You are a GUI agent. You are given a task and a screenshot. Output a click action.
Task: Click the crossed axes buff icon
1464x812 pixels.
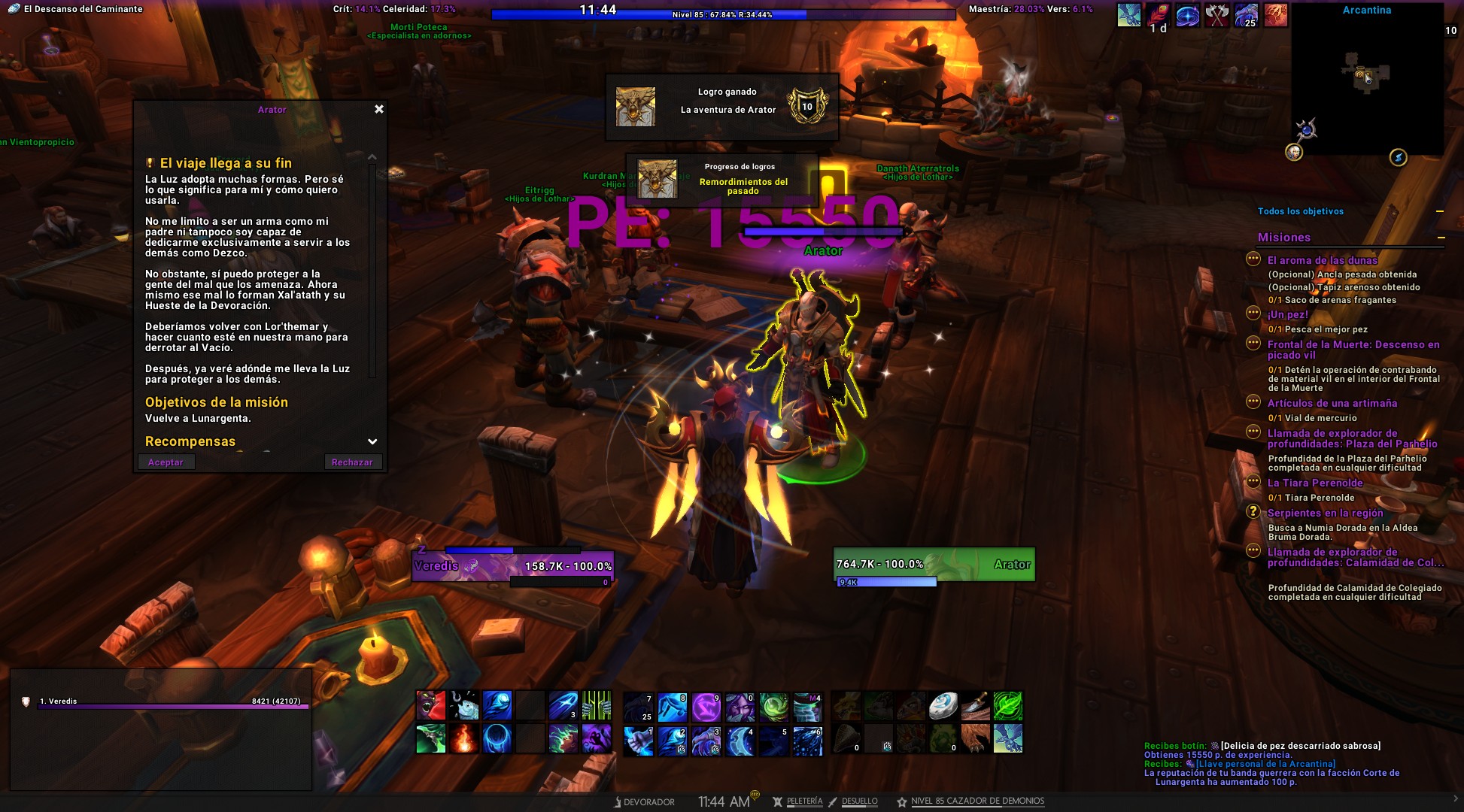pyautogui.click(x=1216, y=15)
